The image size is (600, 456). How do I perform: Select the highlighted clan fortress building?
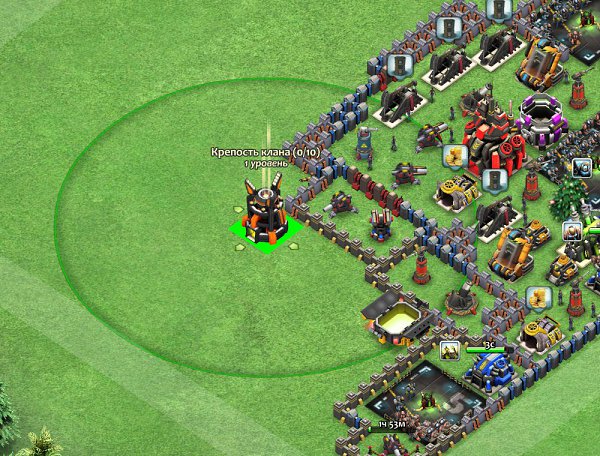(266, 215)
